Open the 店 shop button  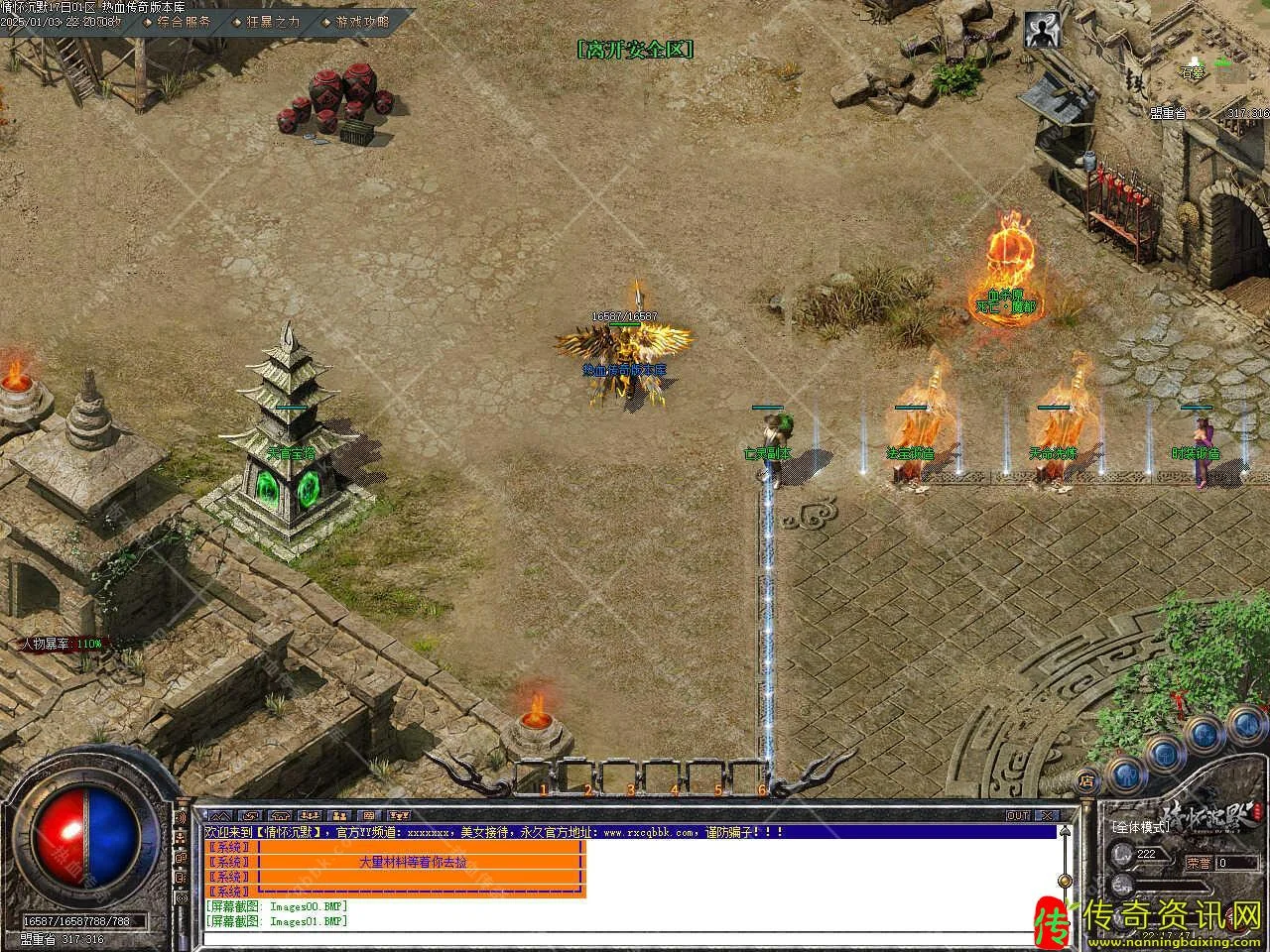tap(1087, 777)
